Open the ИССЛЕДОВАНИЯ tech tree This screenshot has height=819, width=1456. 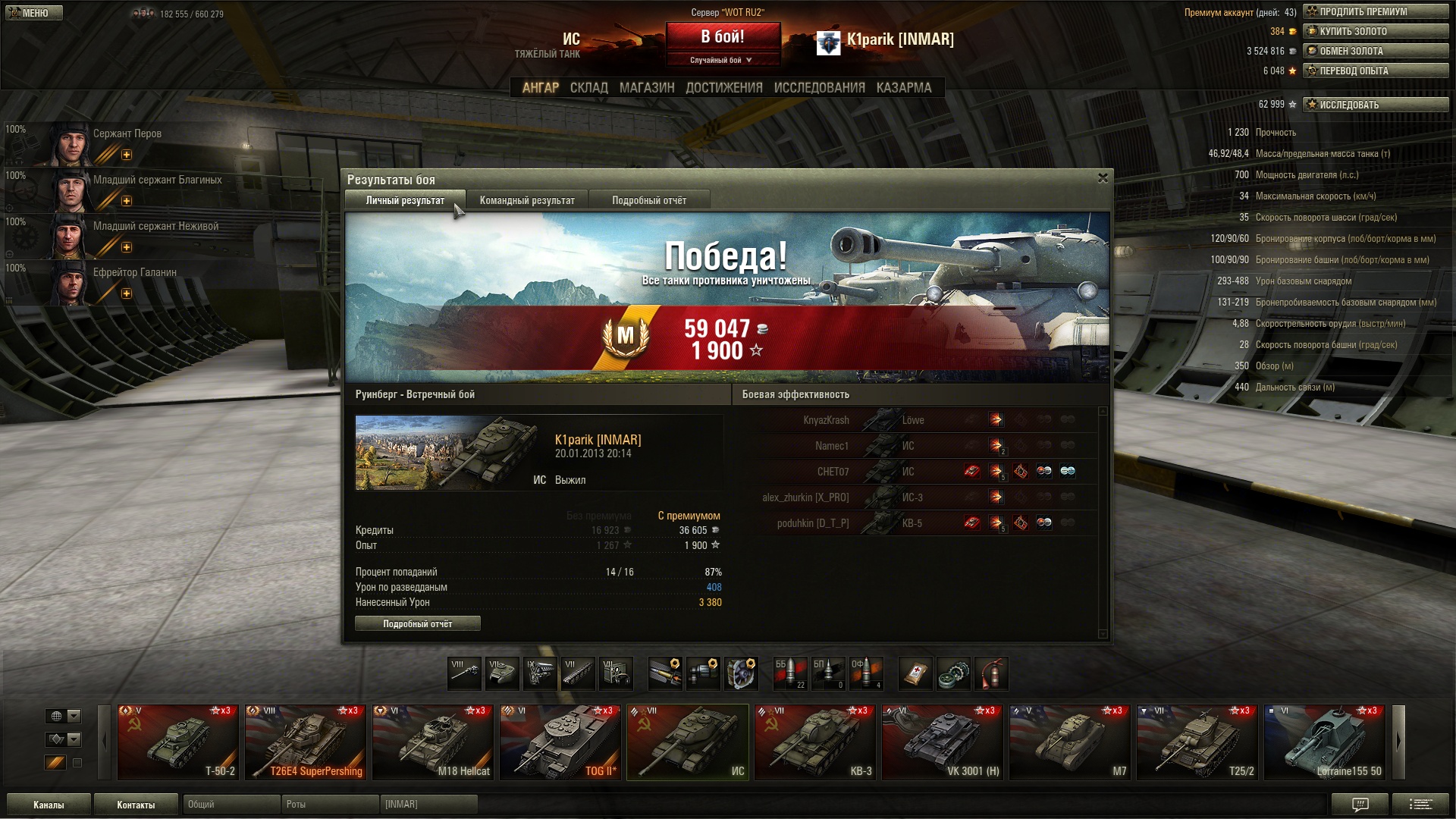point(819,88)
